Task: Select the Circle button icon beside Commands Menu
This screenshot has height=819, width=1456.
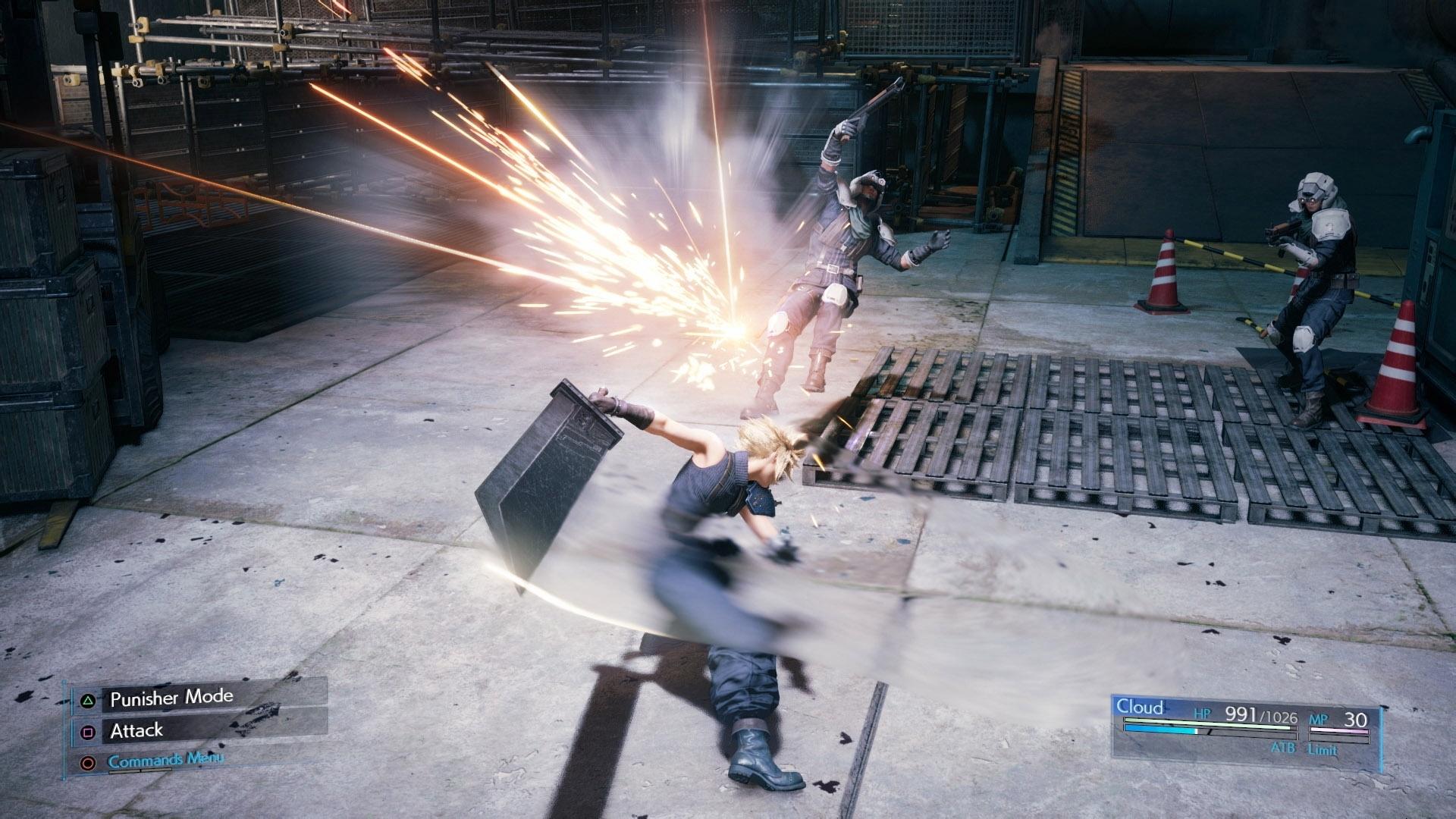Action: pos(88,761)
